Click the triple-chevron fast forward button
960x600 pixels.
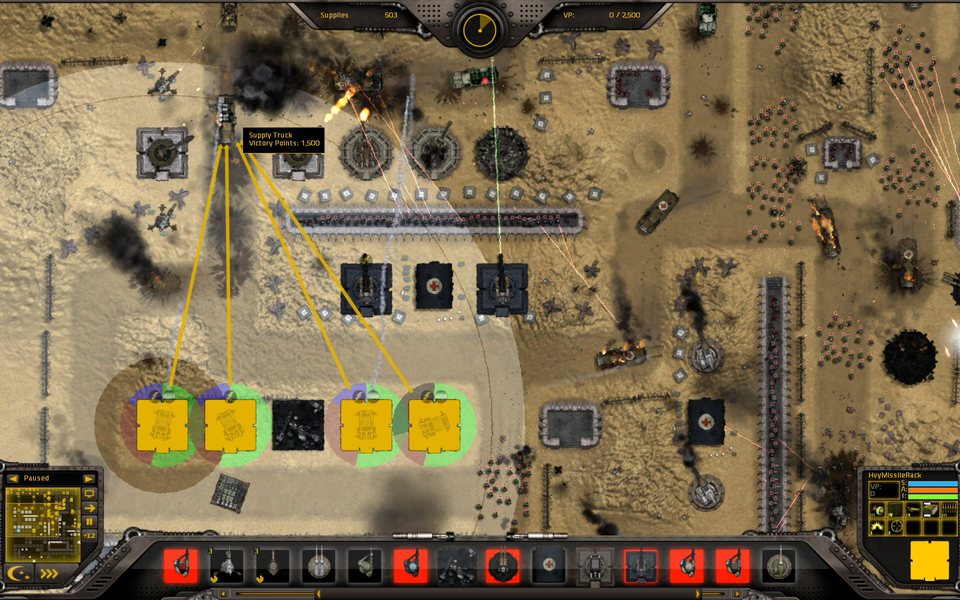click(x=49, y=574)
